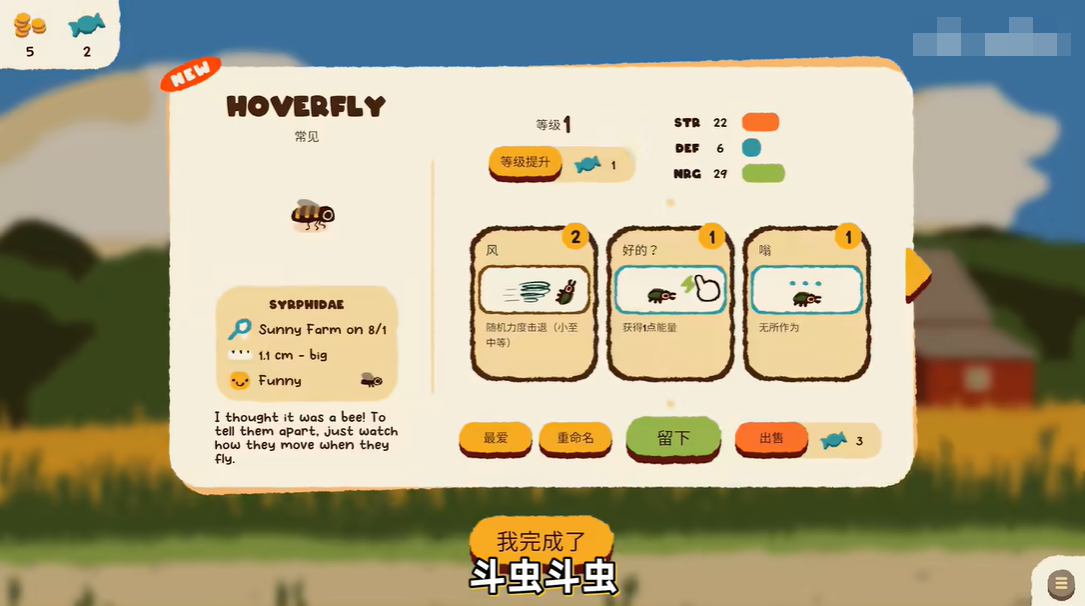Click the 等级提升 level-up button
1085x606 pixels.
click(x=525, y=162)
